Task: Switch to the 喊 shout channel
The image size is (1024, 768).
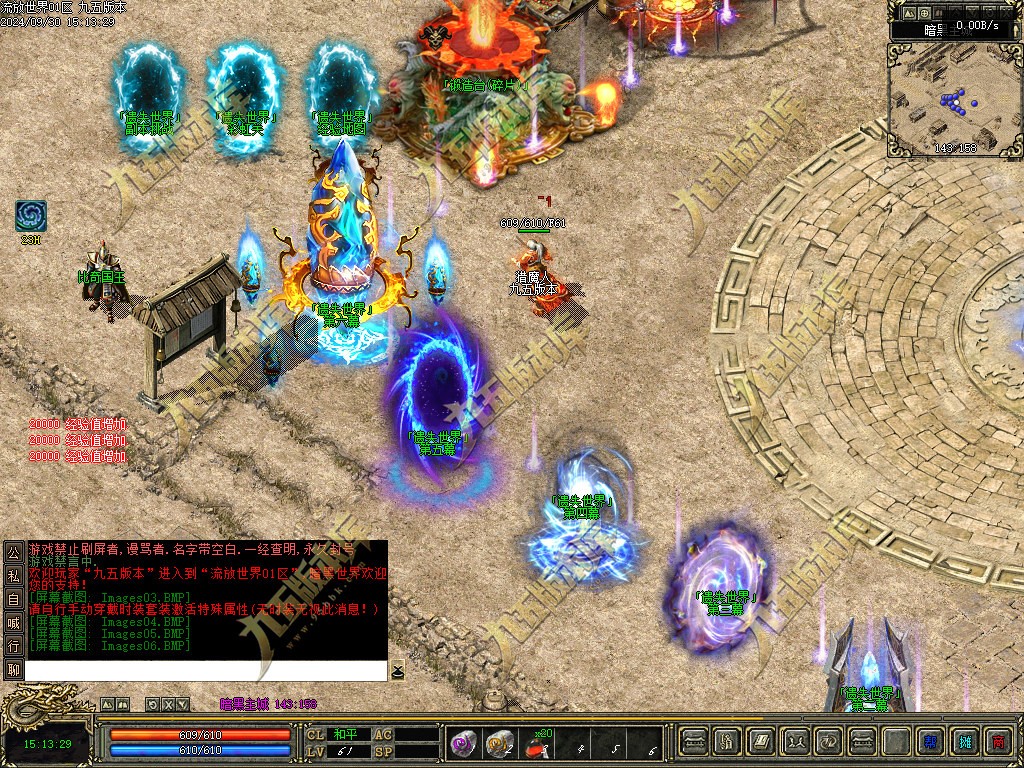Action: click(x=13, y=622)
